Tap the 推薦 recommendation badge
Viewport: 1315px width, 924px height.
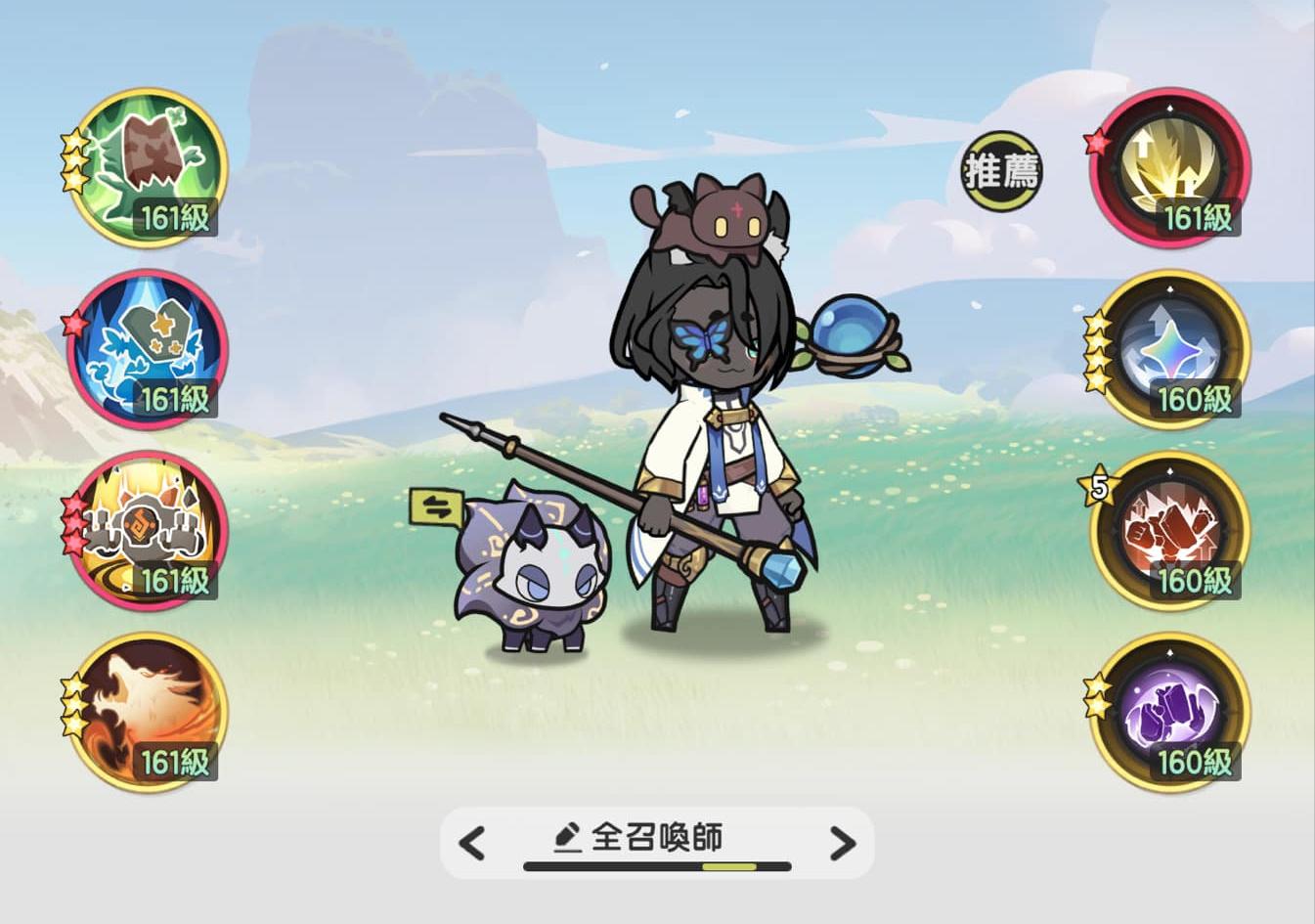click(x=999, y=167)
